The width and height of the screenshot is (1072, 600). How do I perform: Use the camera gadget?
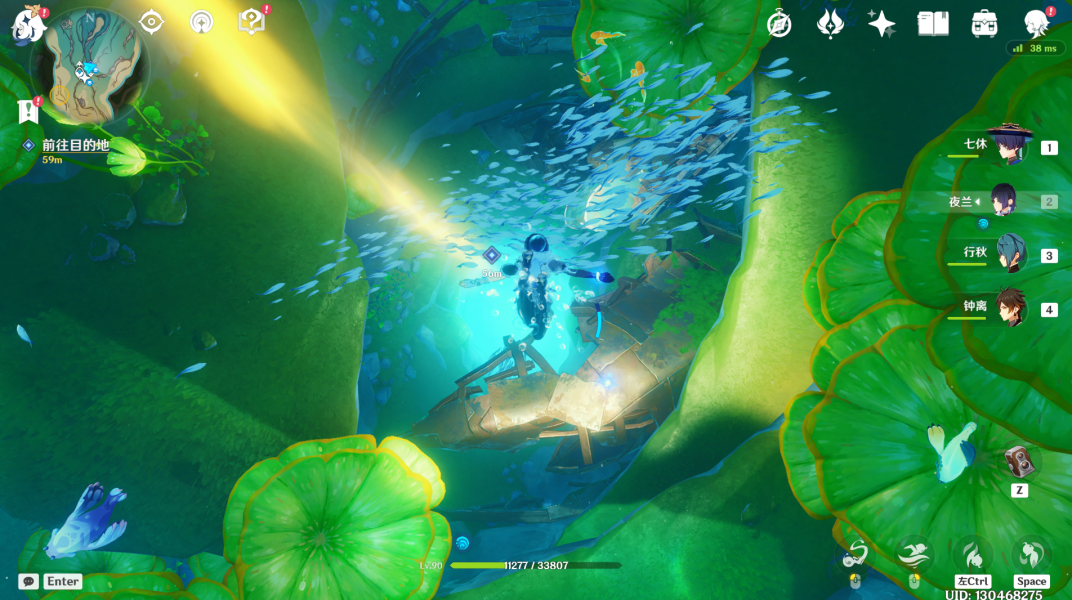pos(1019,463)
